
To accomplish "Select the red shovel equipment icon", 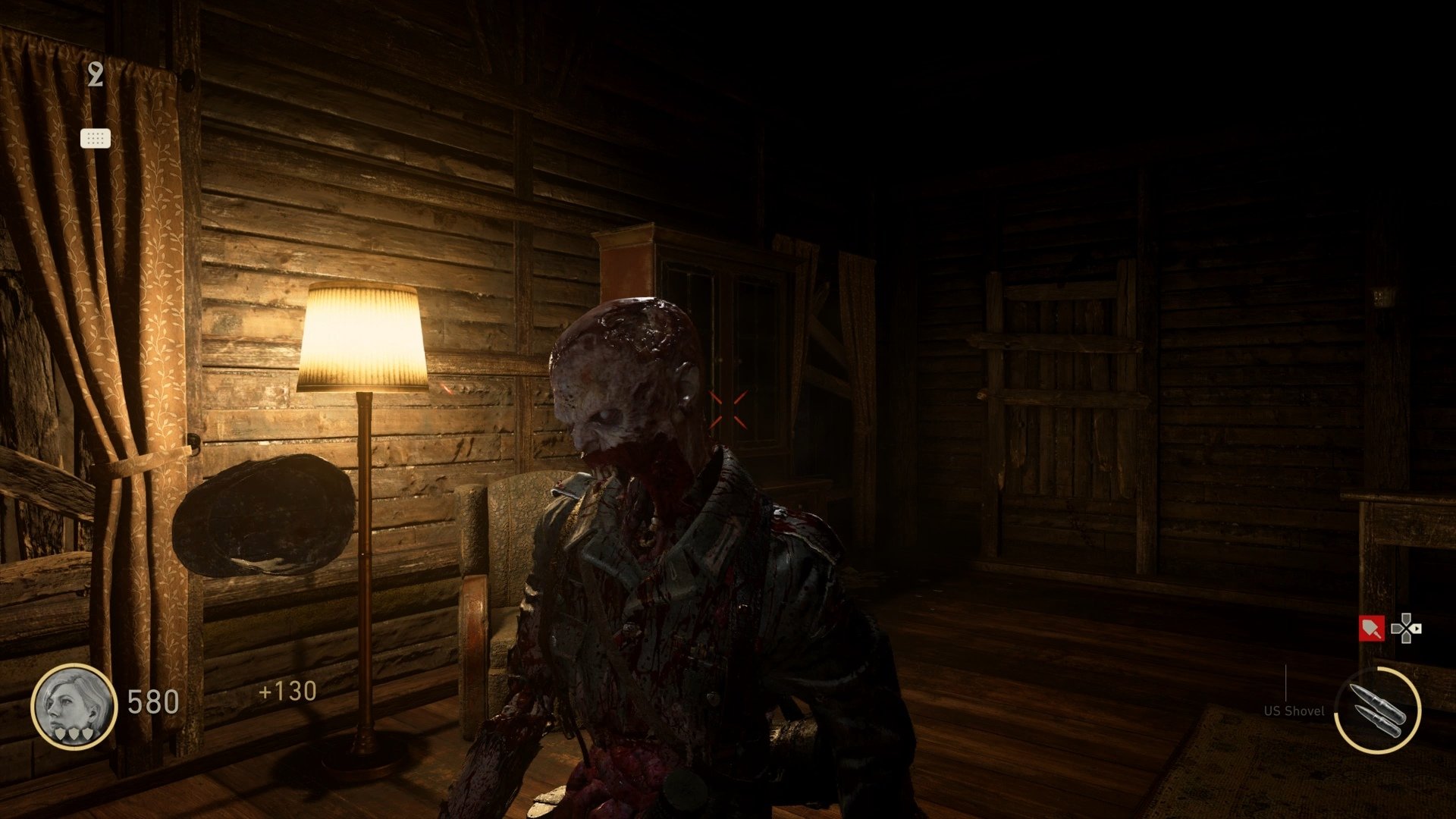I will 1371,629.
